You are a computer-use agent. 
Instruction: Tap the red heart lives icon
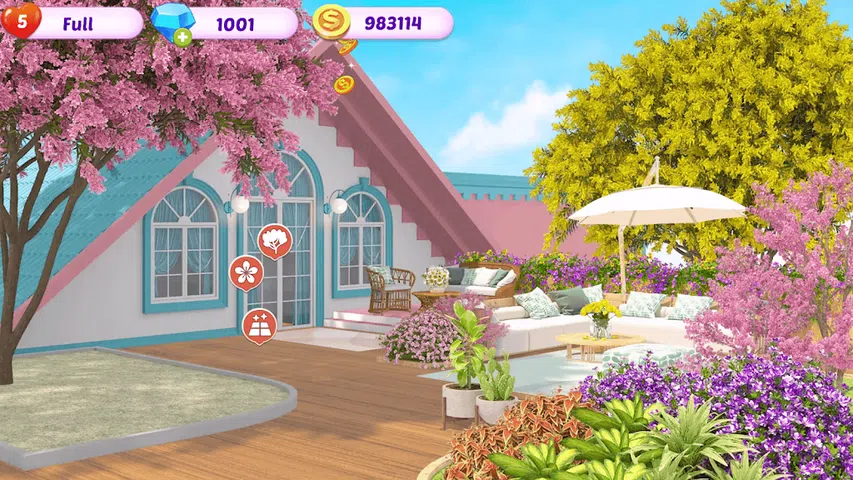(x=21, y=20)
